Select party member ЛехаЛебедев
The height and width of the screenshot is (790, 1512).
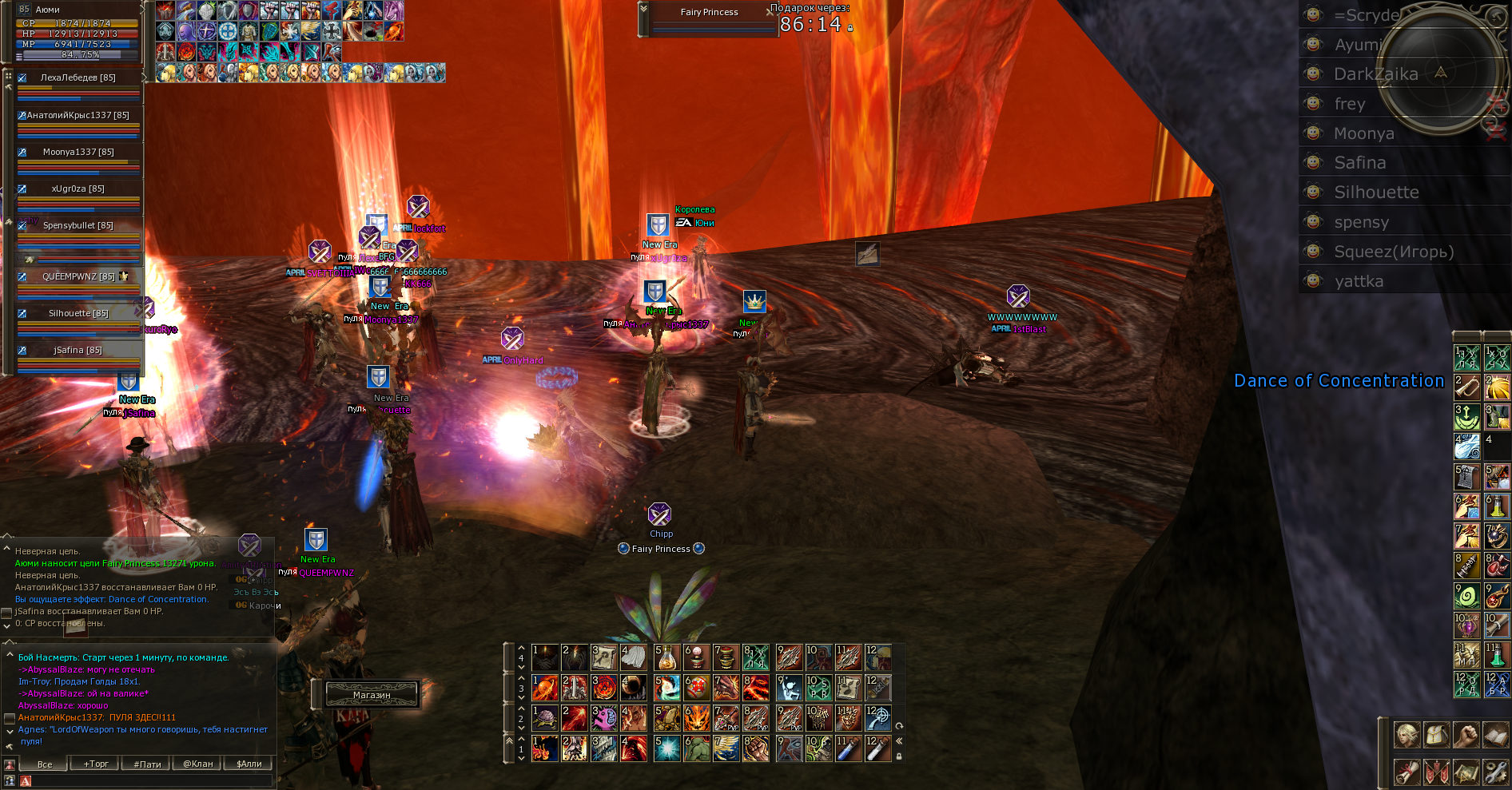(78, 78)
